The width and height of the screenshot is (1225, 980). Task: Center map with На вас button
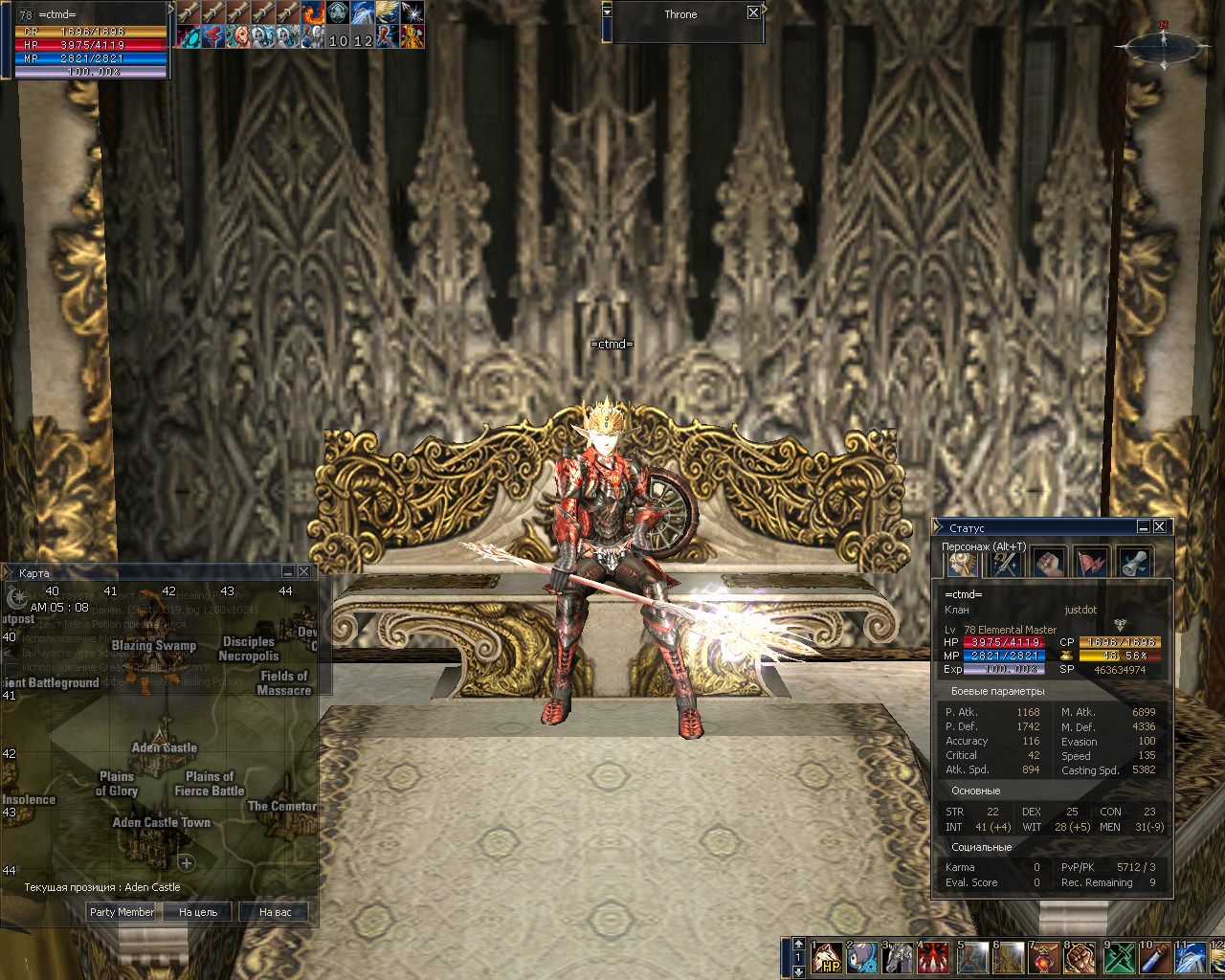[x=275, y=912]
